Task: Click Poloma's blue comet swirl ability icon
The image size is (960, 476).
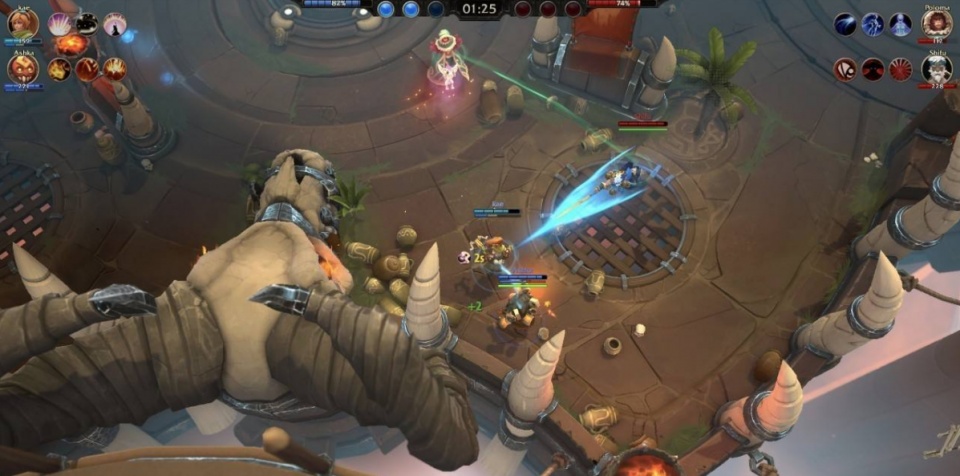Action: (846, 24)
